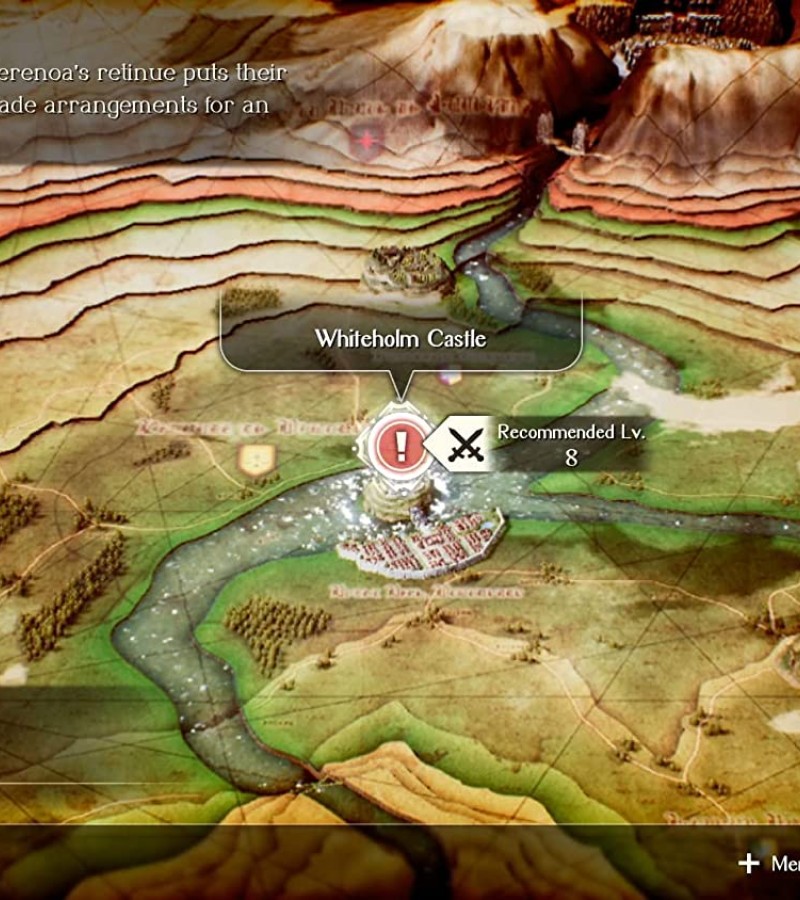Click the Whiteholm Castle location label
The image size is (800, 900).
[401, 338]
